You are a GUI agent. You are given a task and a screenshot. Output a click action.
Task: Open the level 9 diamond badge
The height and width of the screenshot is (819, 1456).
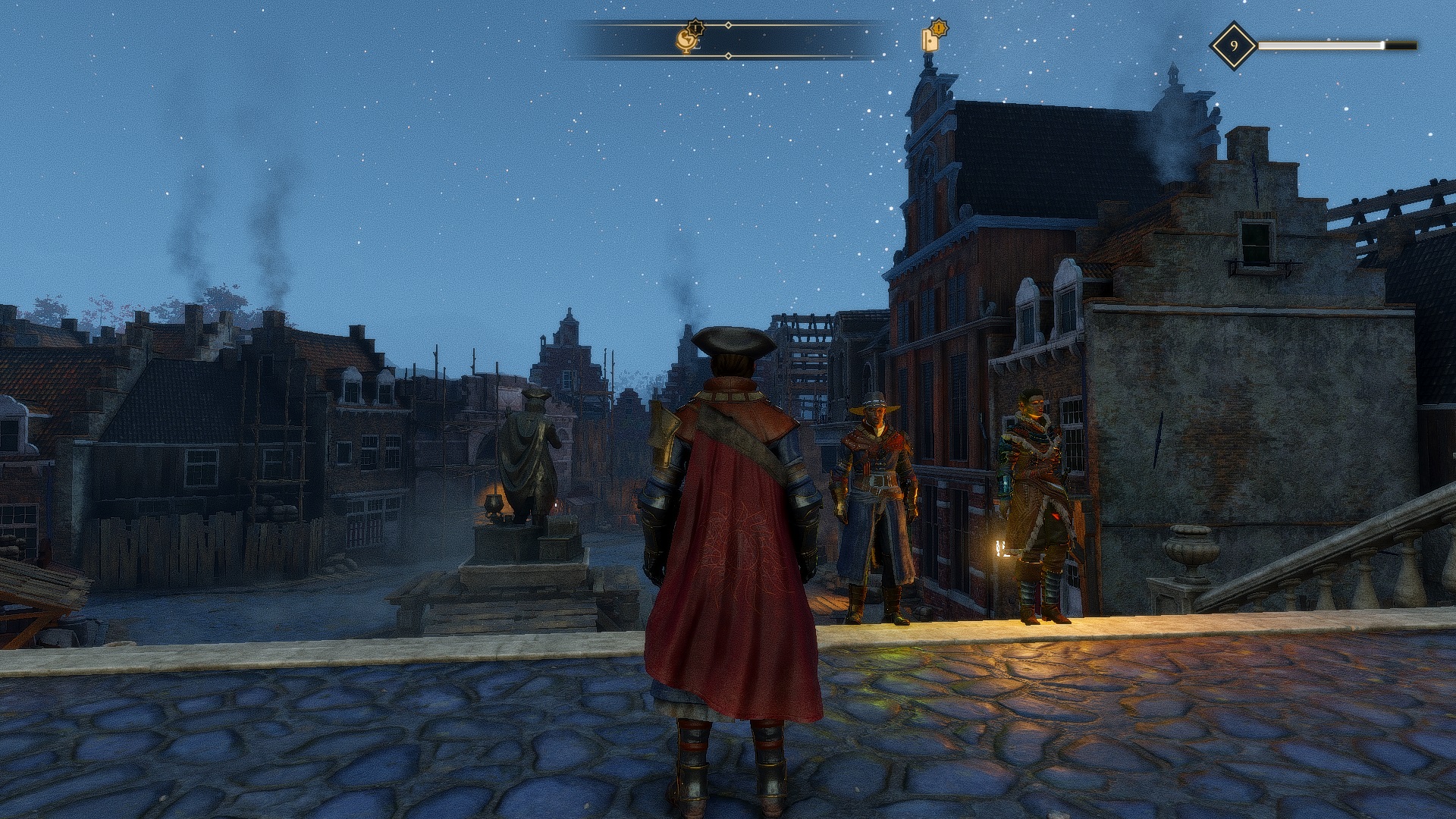tap(1233, 45)
